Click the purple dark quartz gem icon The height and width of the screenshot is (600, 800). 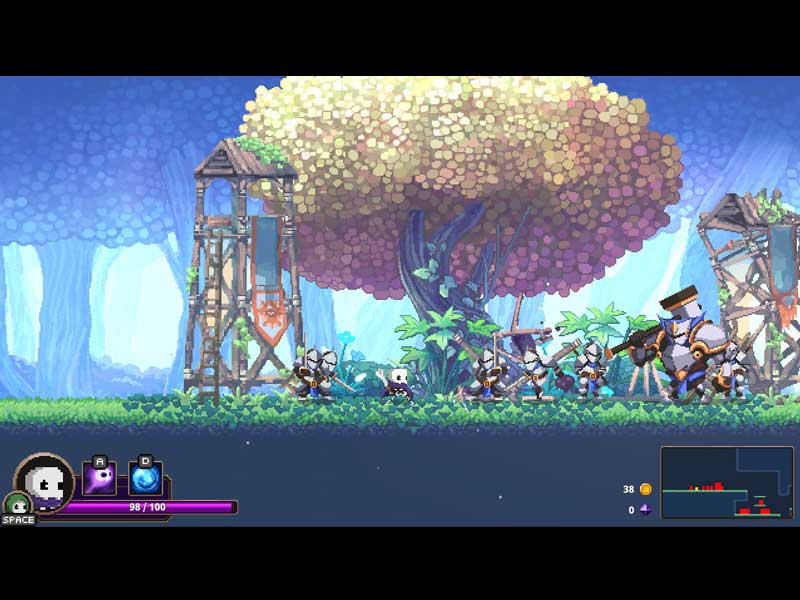pyautogui.click(x=645, y=509)
